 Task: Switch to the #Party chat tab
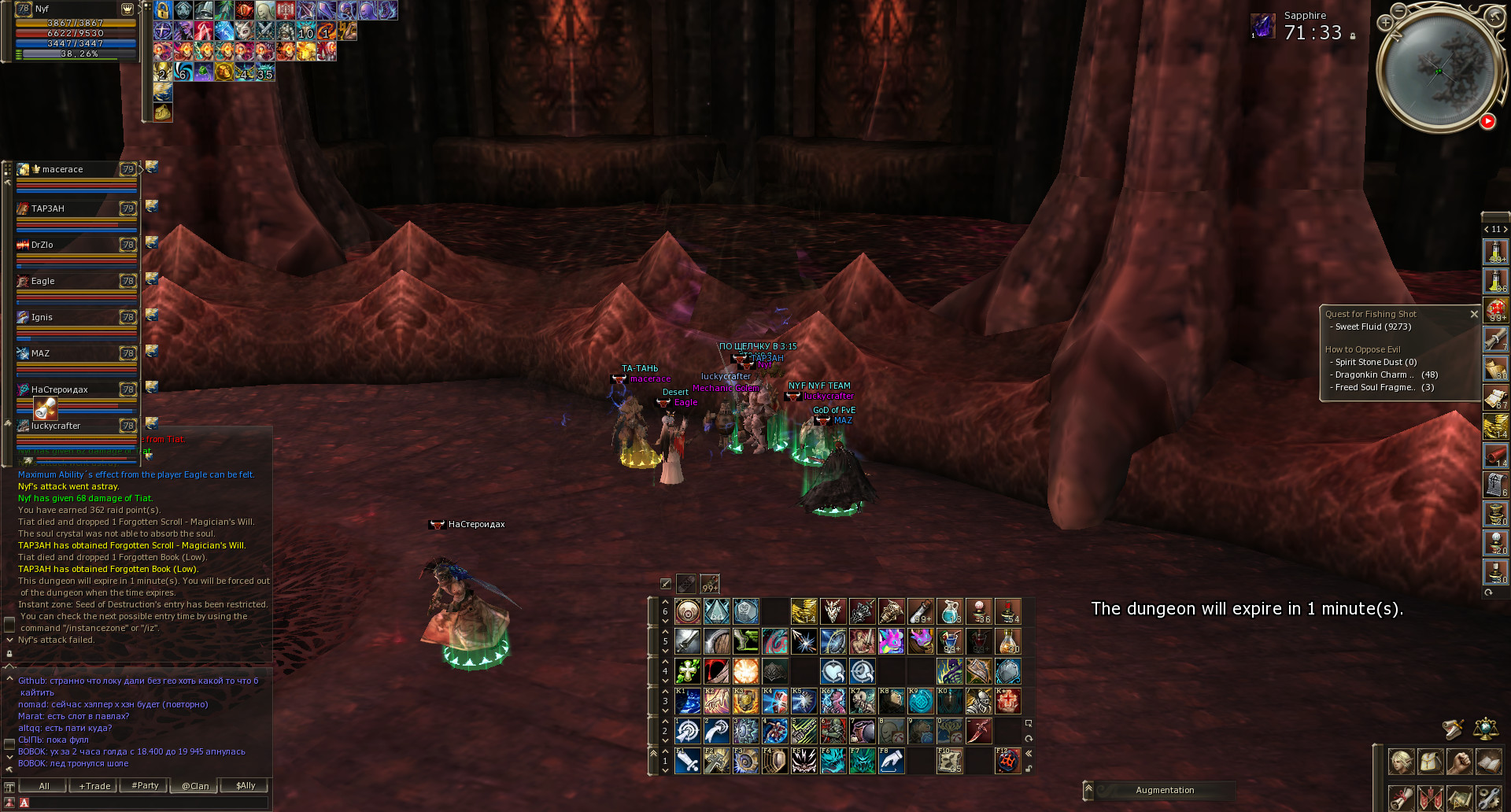tap(145, 786)
